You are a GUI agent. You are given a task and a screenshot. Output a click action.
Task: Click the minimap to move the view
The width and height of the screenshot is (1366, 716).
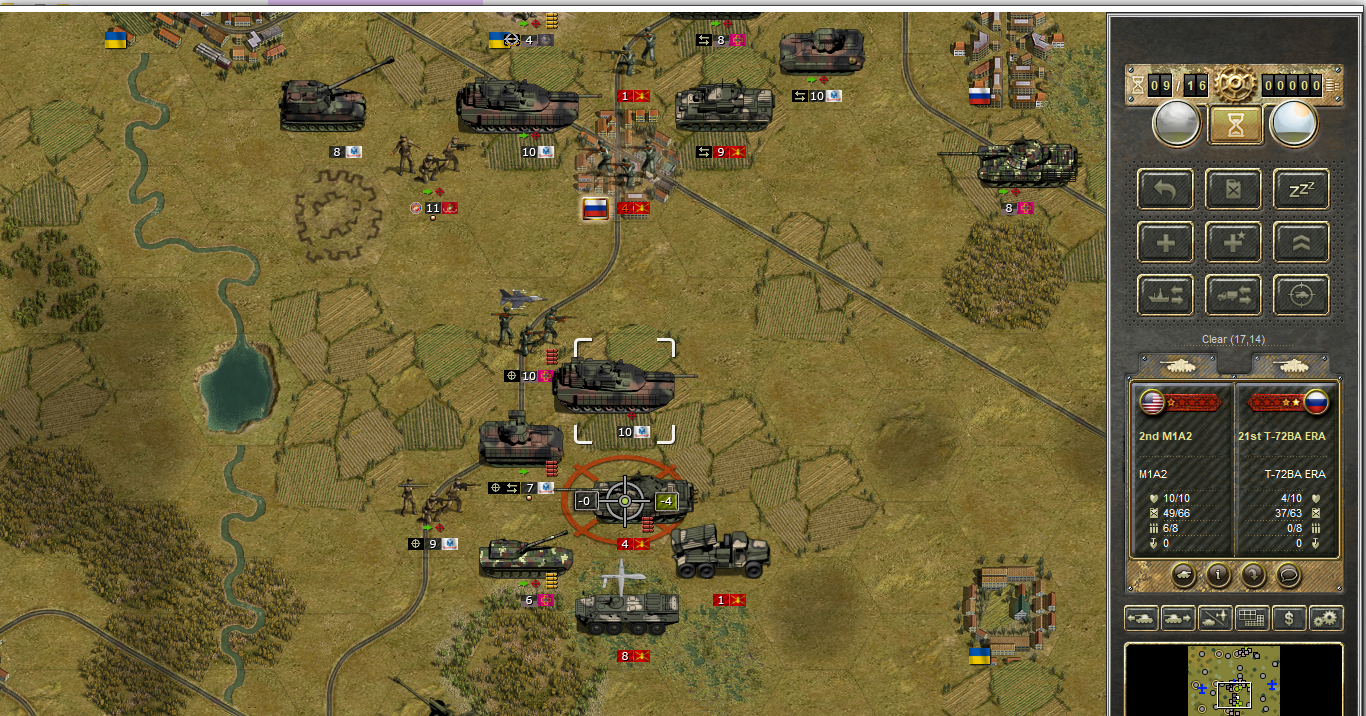coord(1234,680)
